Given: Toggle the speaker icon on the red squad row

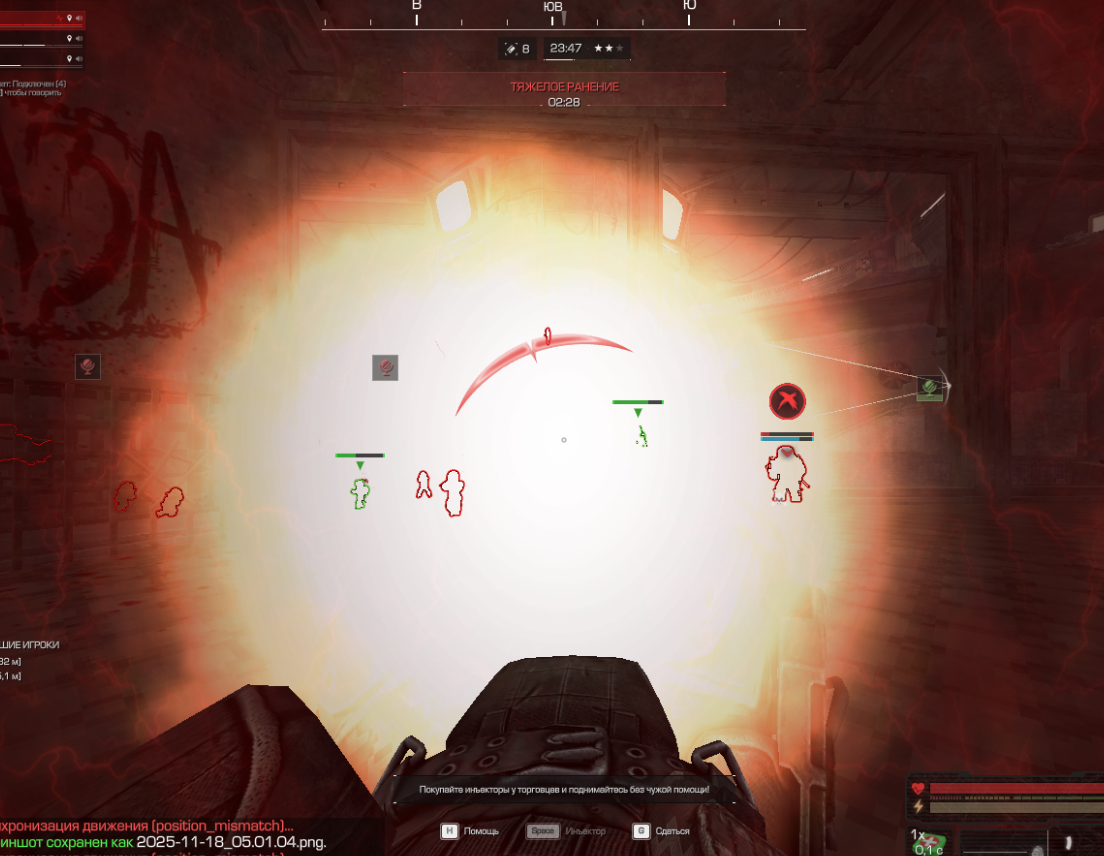Looking at the screenshot, I should click(x=80, y=19).
